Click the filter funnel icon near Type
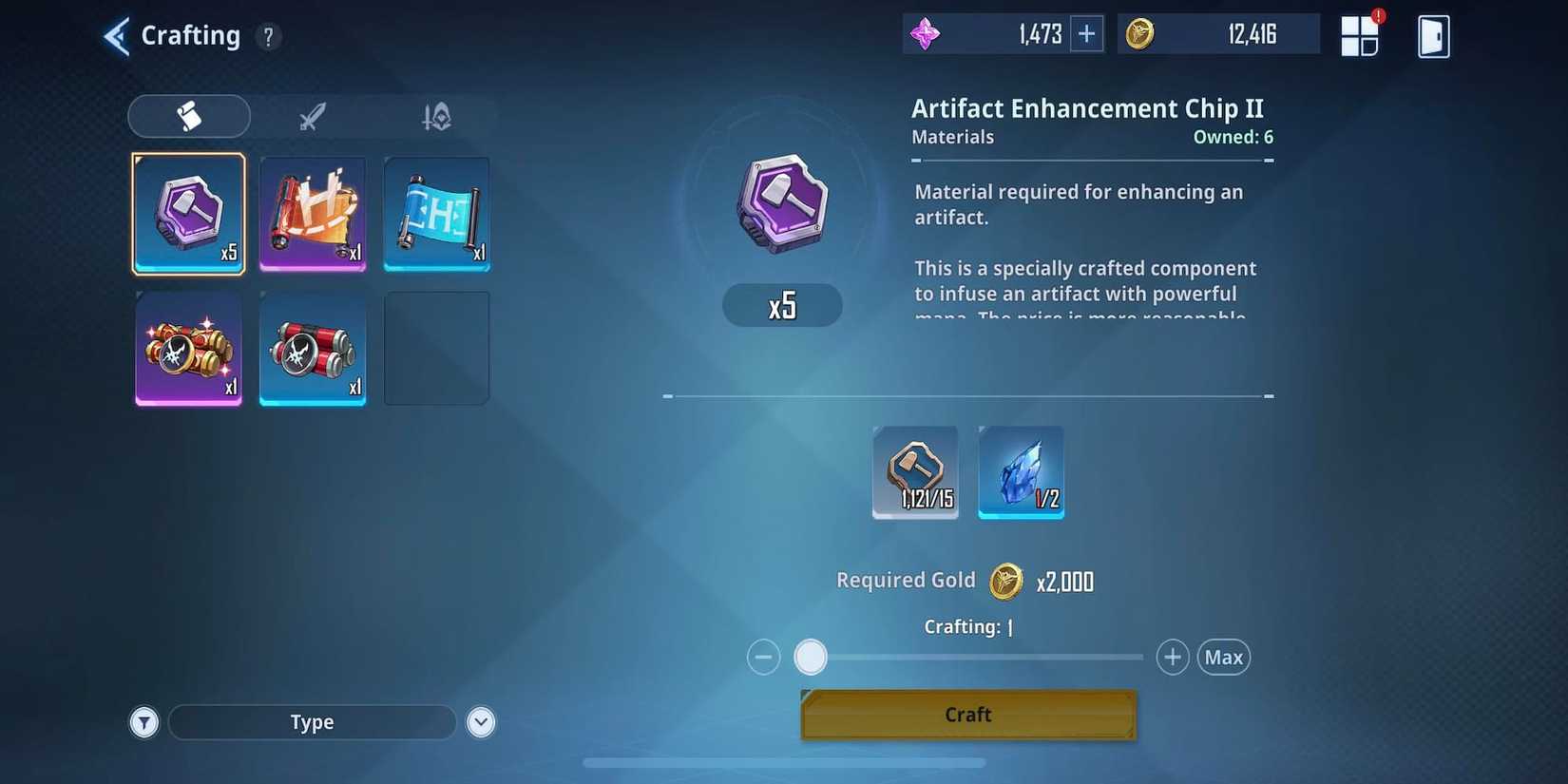 click(144, 722)
